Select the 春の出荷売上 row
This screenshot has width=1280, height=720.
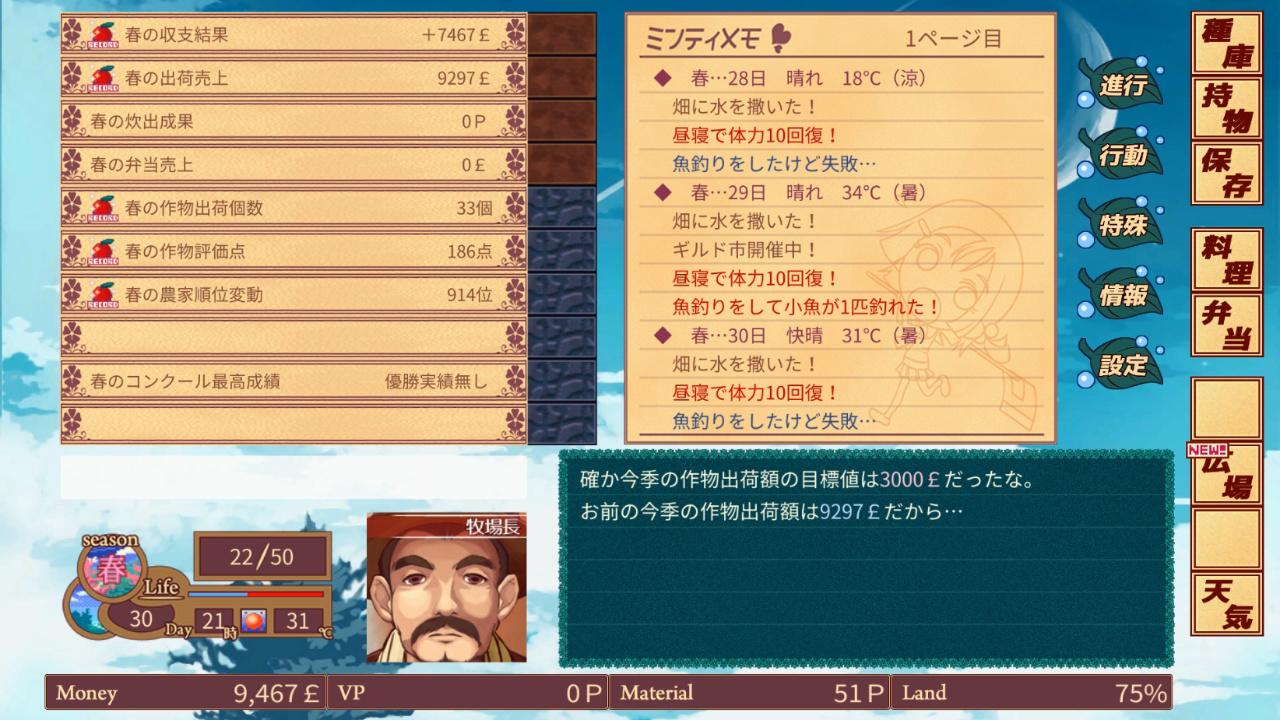(x=293, y=77)
